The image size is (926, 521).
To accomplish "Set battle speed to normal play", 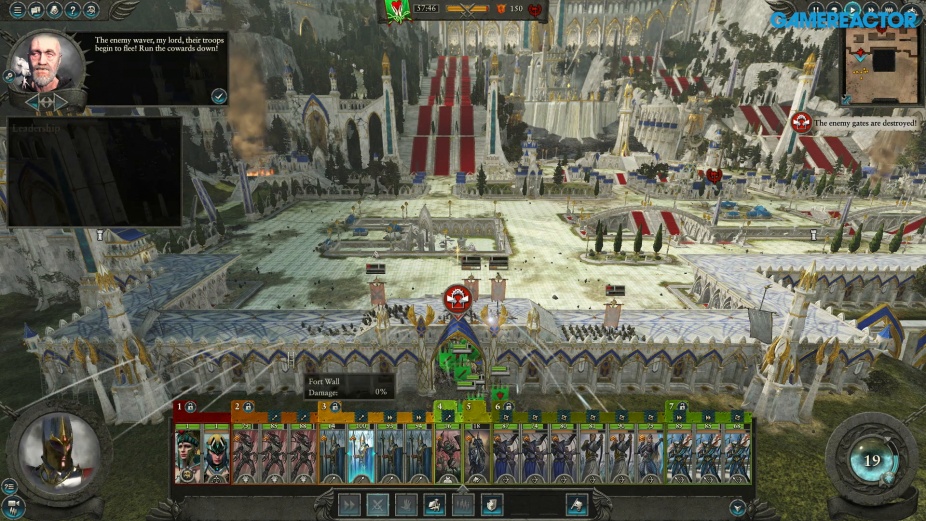I will click(852, 9).
